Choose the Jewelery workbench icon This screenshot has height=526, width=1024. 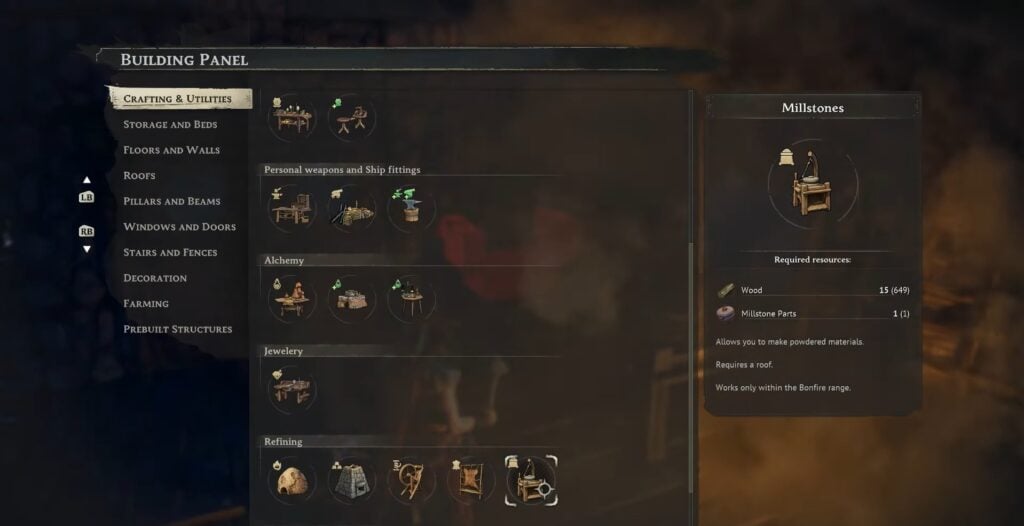tap(292, 389)
